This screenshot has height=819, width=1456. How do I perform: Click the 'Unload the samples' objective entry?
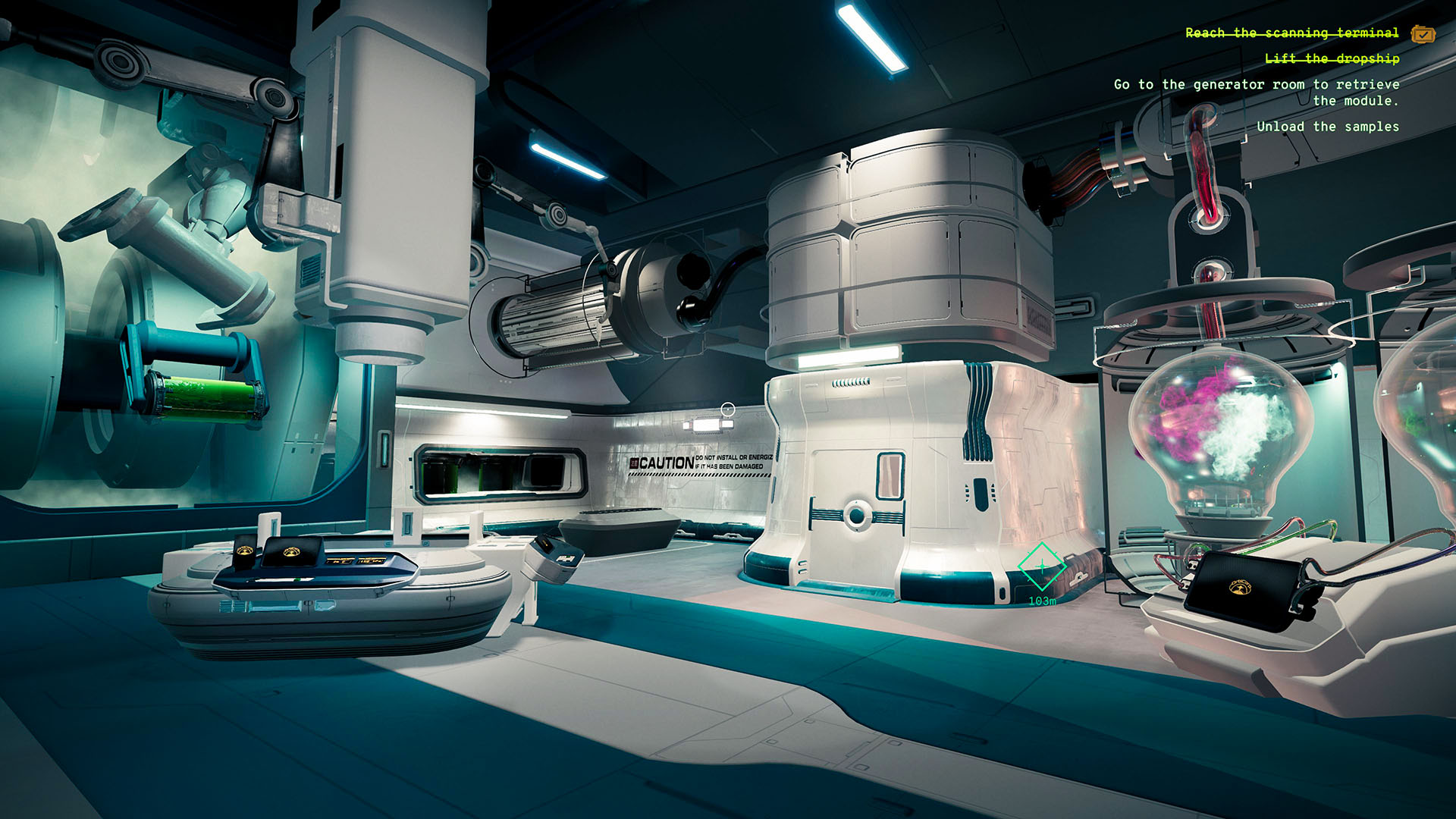point(1329,127)
